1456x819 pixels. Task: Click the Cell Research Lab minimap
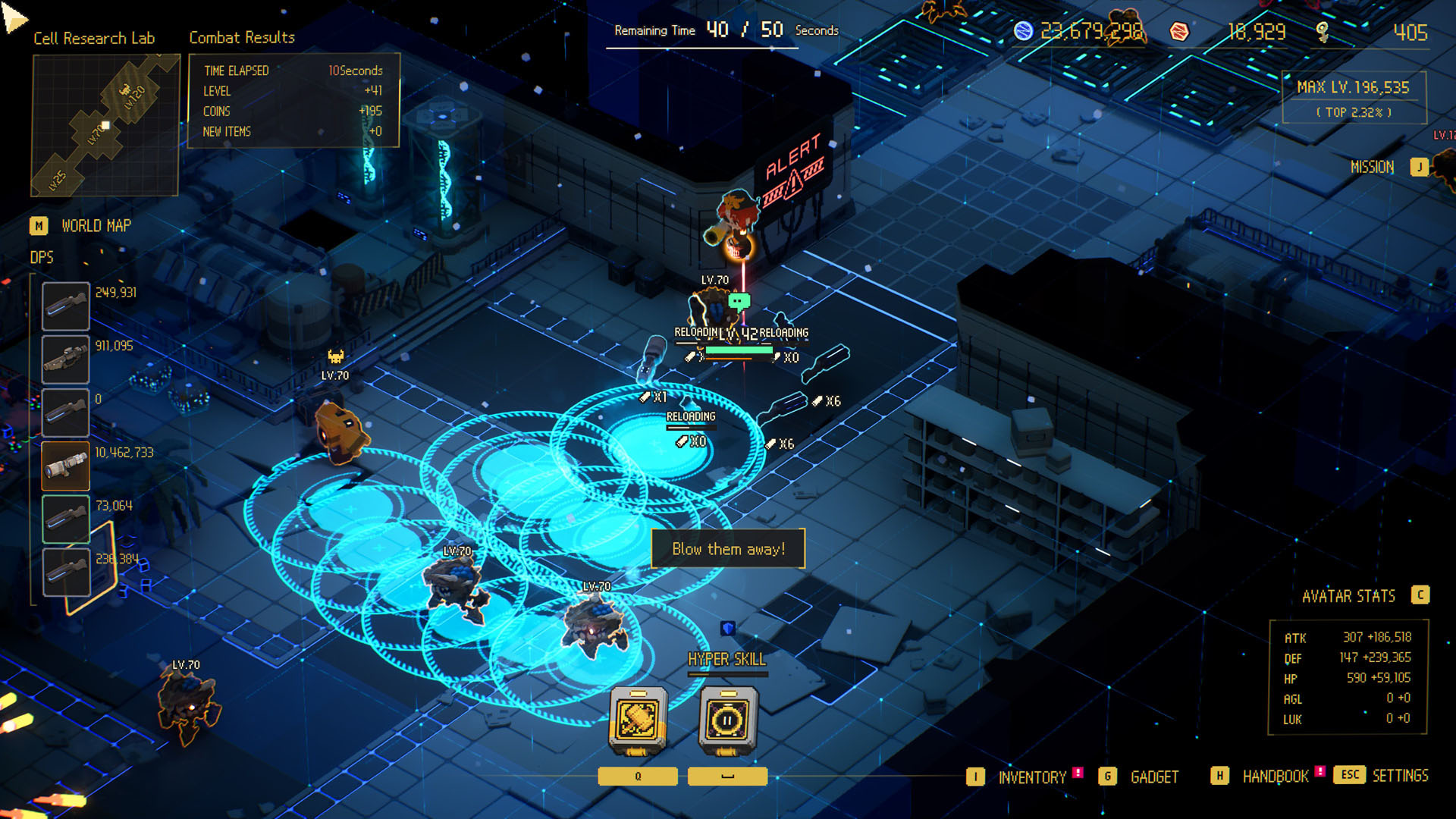(x=105, y=125)
